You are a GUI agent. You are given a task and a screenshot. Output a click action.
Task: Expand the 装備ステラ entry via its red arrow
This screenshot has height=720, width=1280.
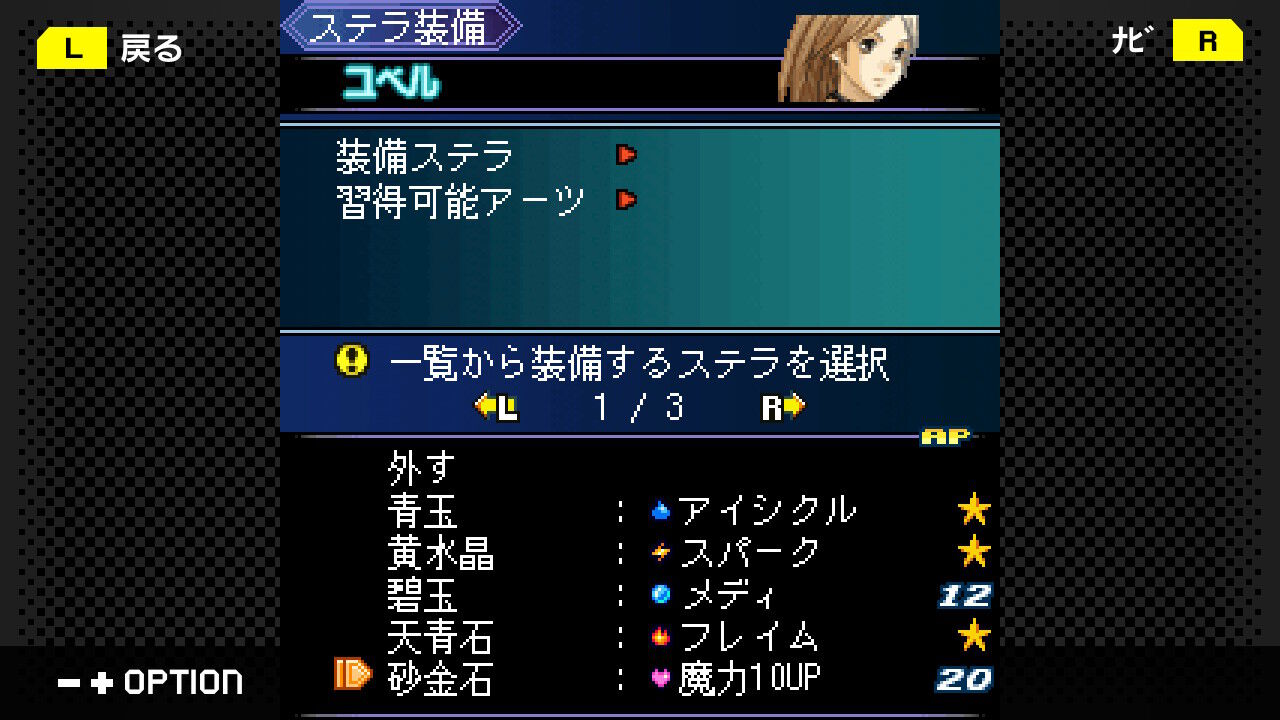point(625,156)
